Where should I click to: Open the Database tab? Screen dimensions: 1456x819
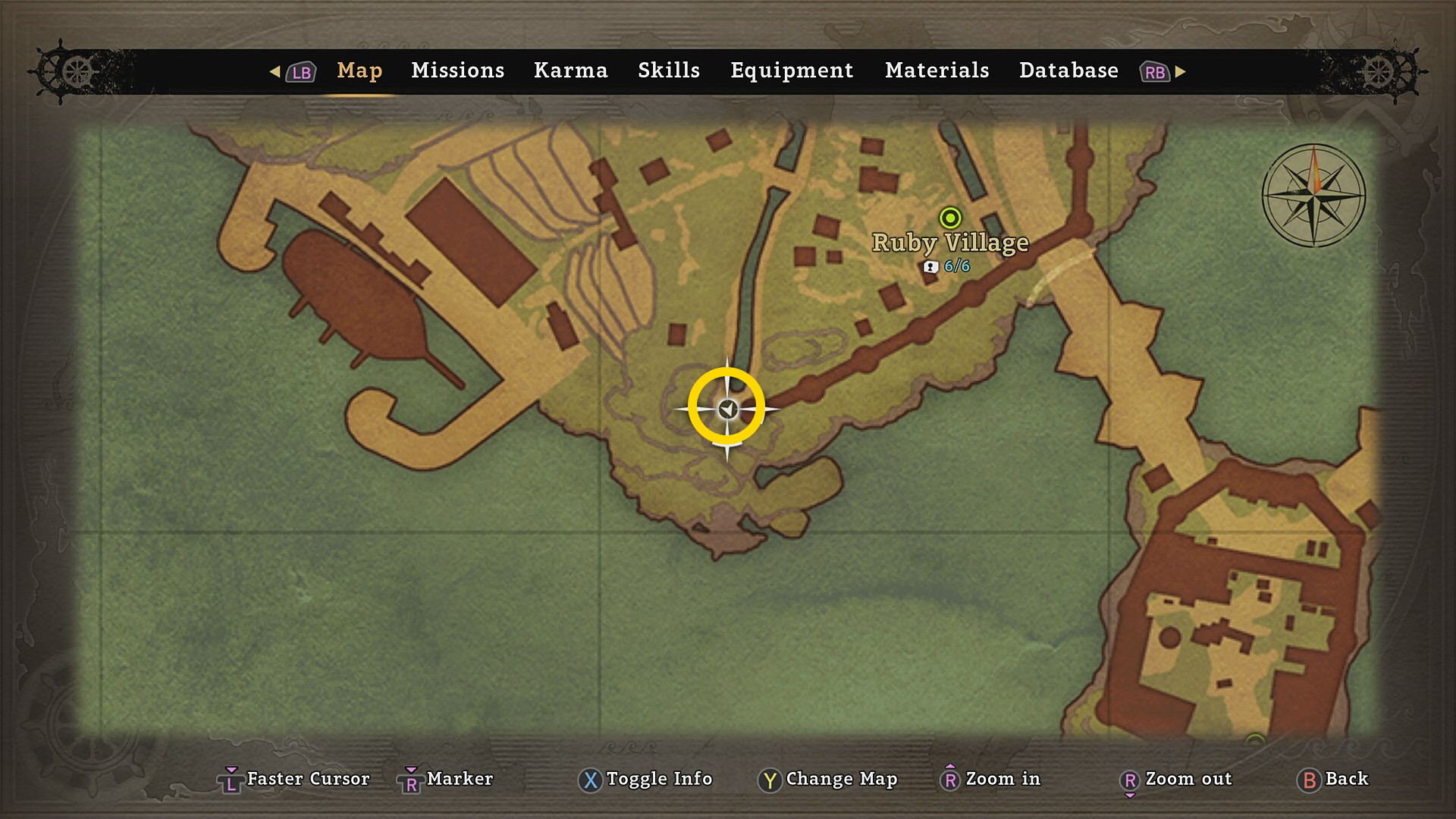(1068, 71)
